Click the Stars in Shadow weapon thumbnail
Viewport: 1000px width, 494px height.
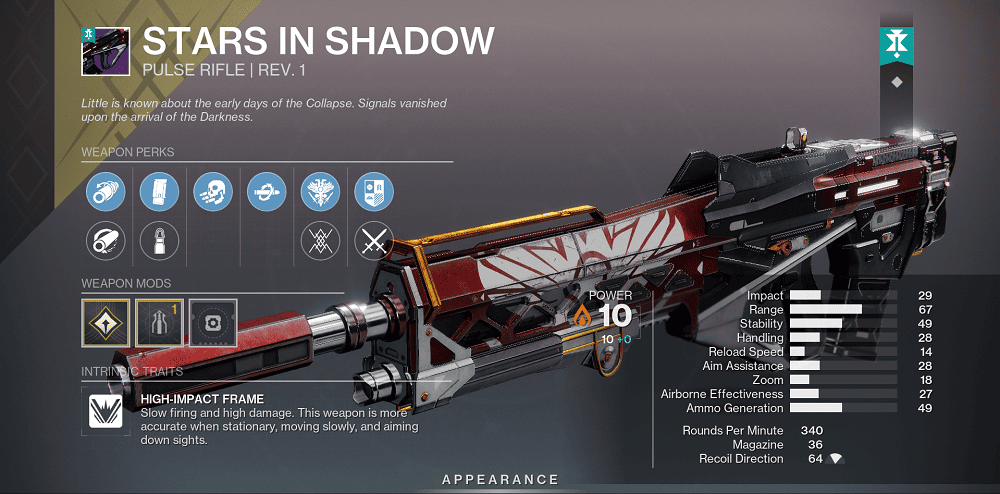pos(105,51)
